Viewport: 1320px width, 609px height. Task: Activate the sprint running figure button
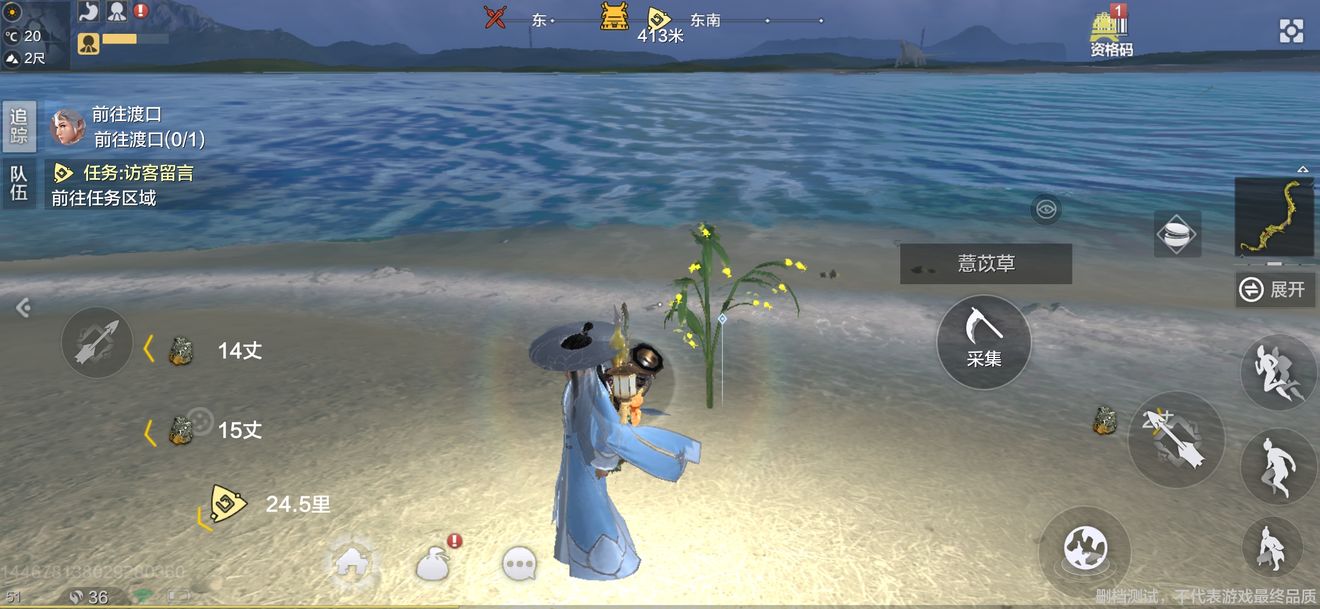coord(1278,372)
